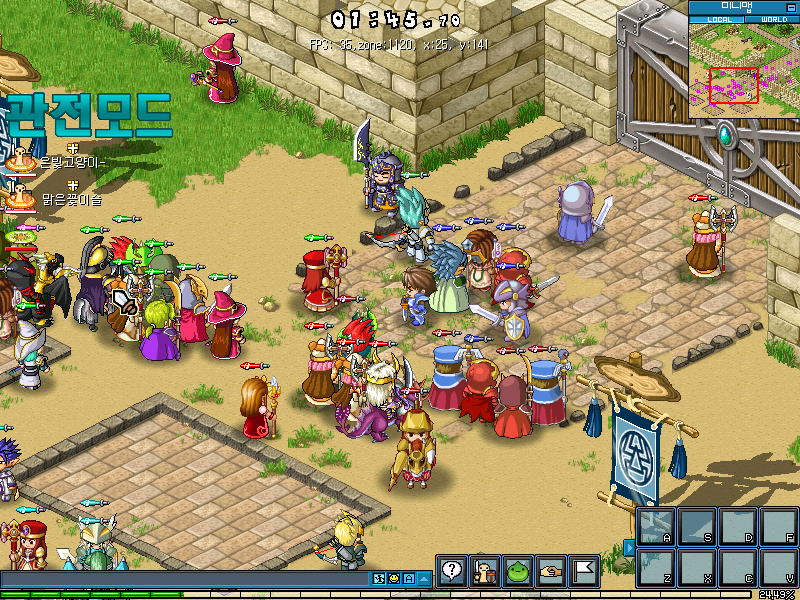The width and height of the screenshot is (800, 600).
Task: Collapse the hotkey slot panel arrow
Action: point(629,546)
